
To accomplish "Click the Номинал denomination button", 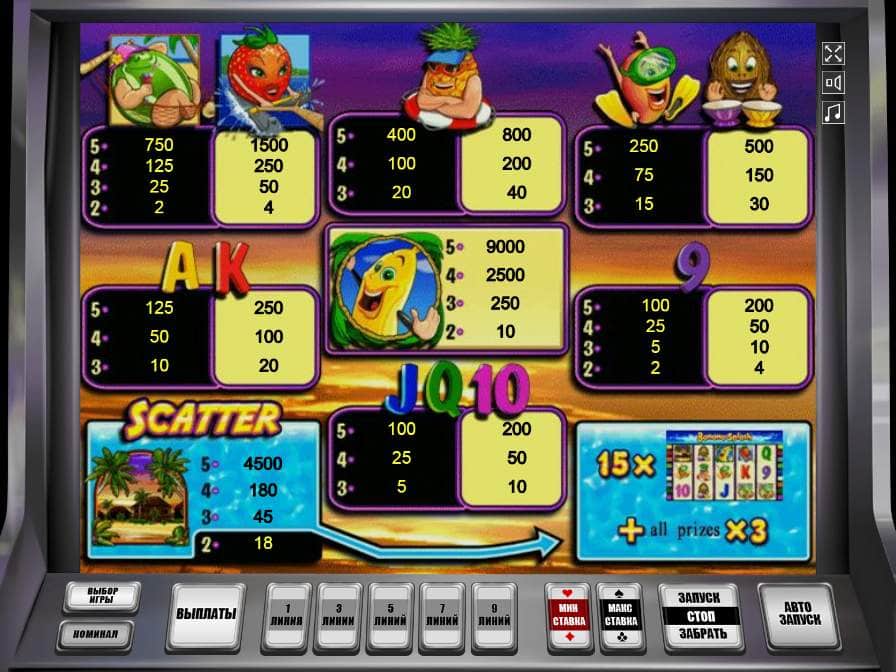I will pyautogui.click(x=101, y=633).
